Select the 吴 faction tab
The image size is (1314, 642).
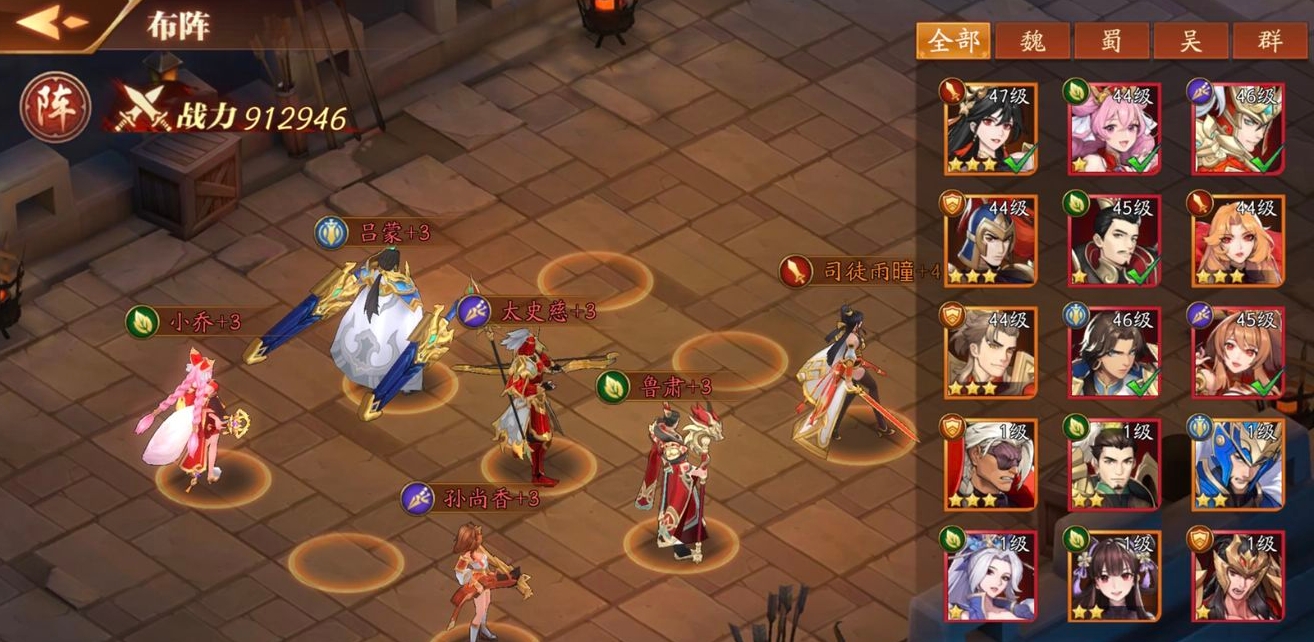[1192, 41]
